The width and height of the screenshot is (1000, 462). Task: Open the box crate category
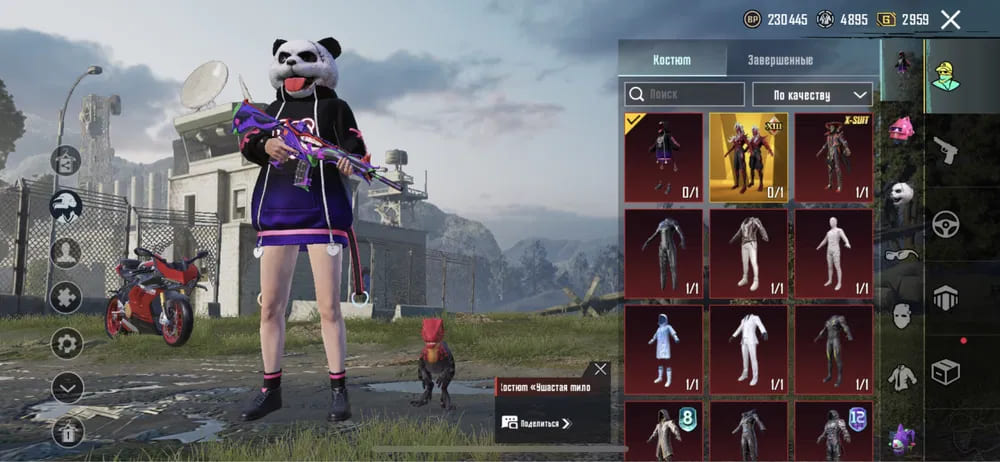[x=945, y=372]
